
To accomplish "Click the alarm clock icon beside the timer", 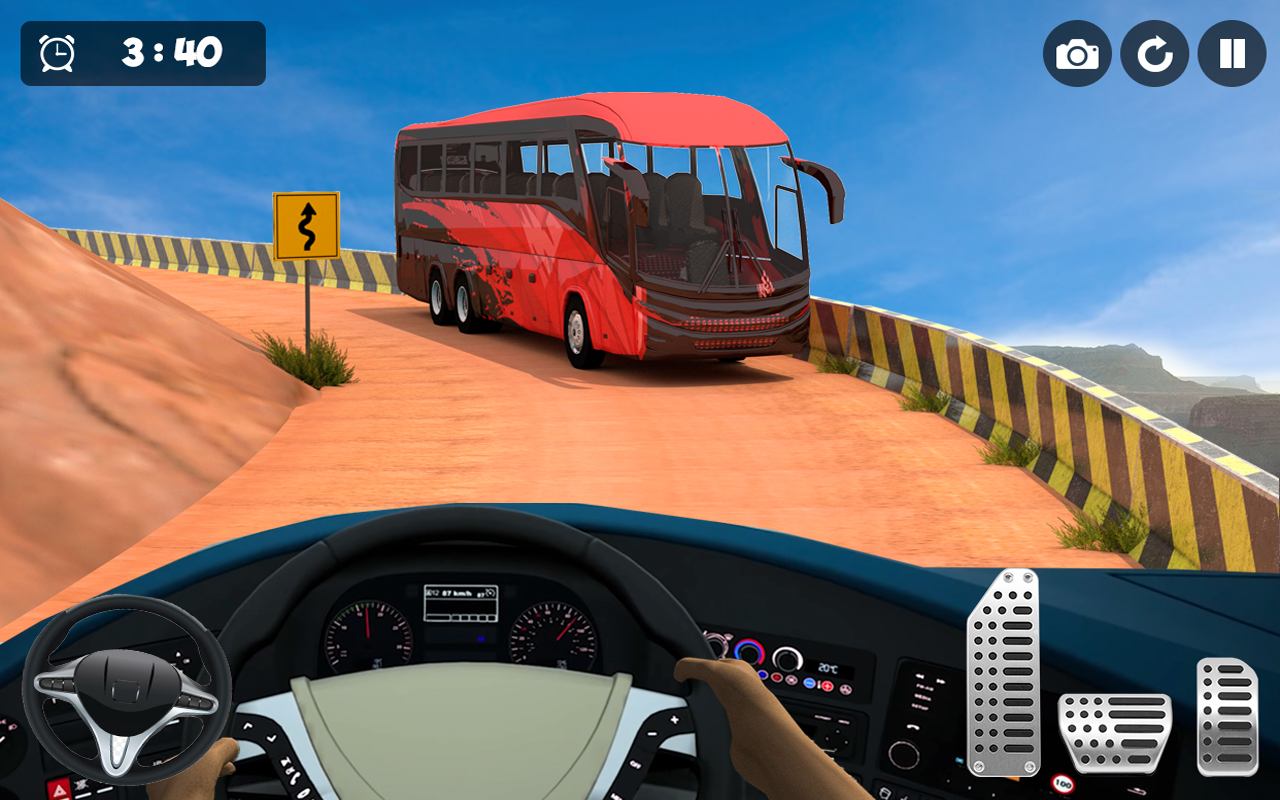I will tap(57, 53).
